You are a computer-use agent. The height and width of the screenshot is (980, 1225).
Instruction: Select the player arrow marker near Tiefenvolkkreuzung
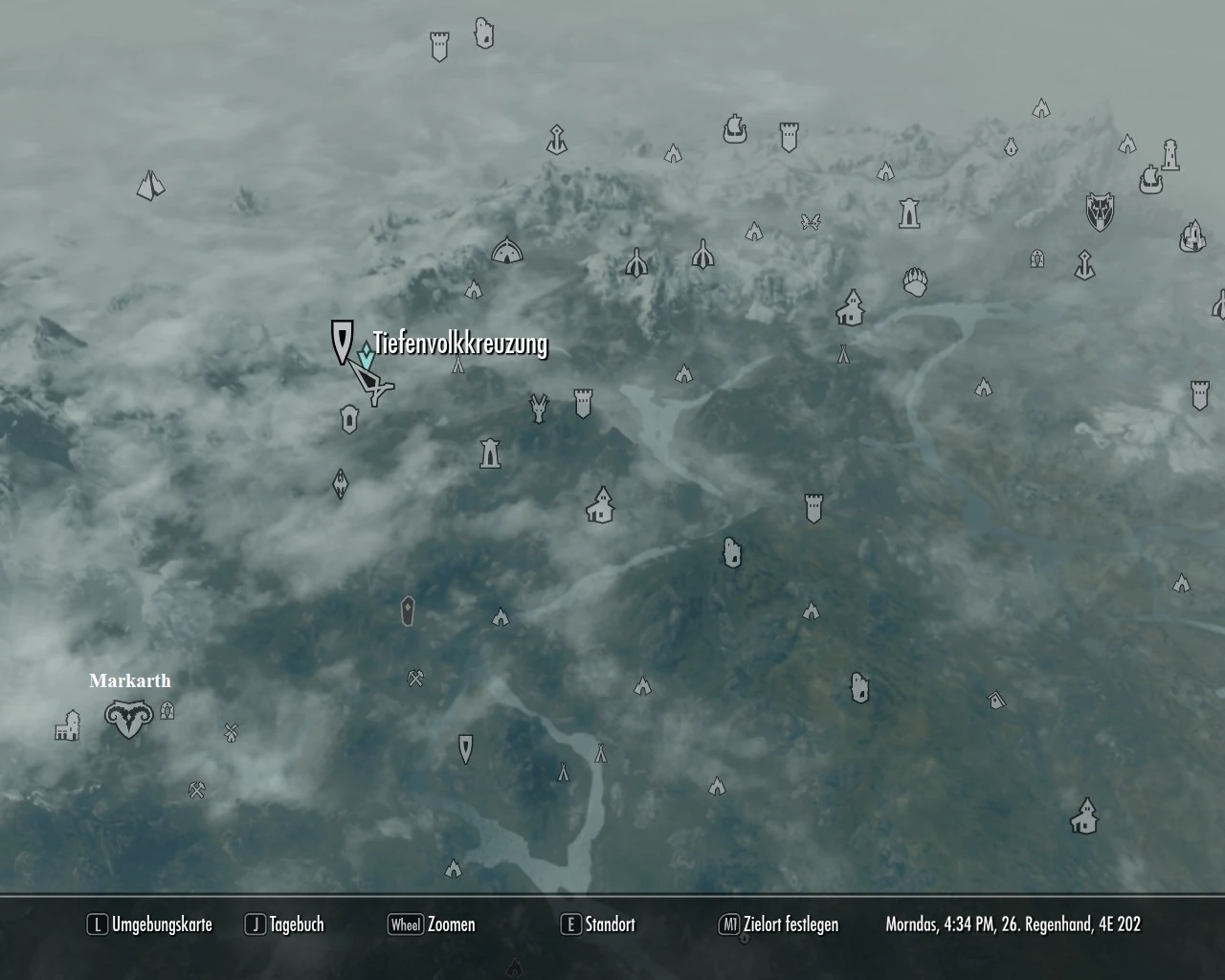[x=371, y=383]
